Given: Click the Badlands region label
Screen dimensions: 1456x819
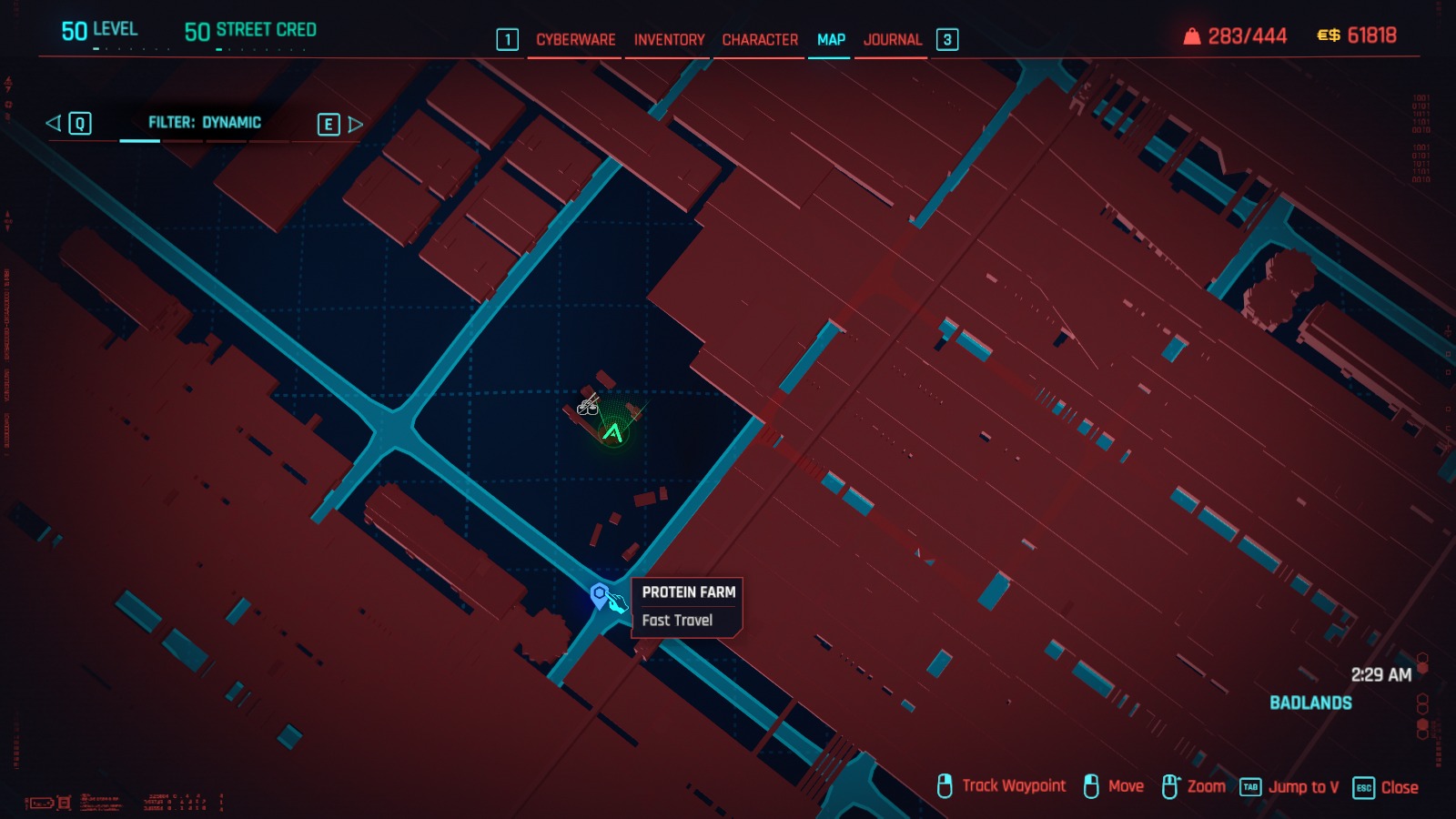Looking at the screenshot, I should pos(1310,703).
